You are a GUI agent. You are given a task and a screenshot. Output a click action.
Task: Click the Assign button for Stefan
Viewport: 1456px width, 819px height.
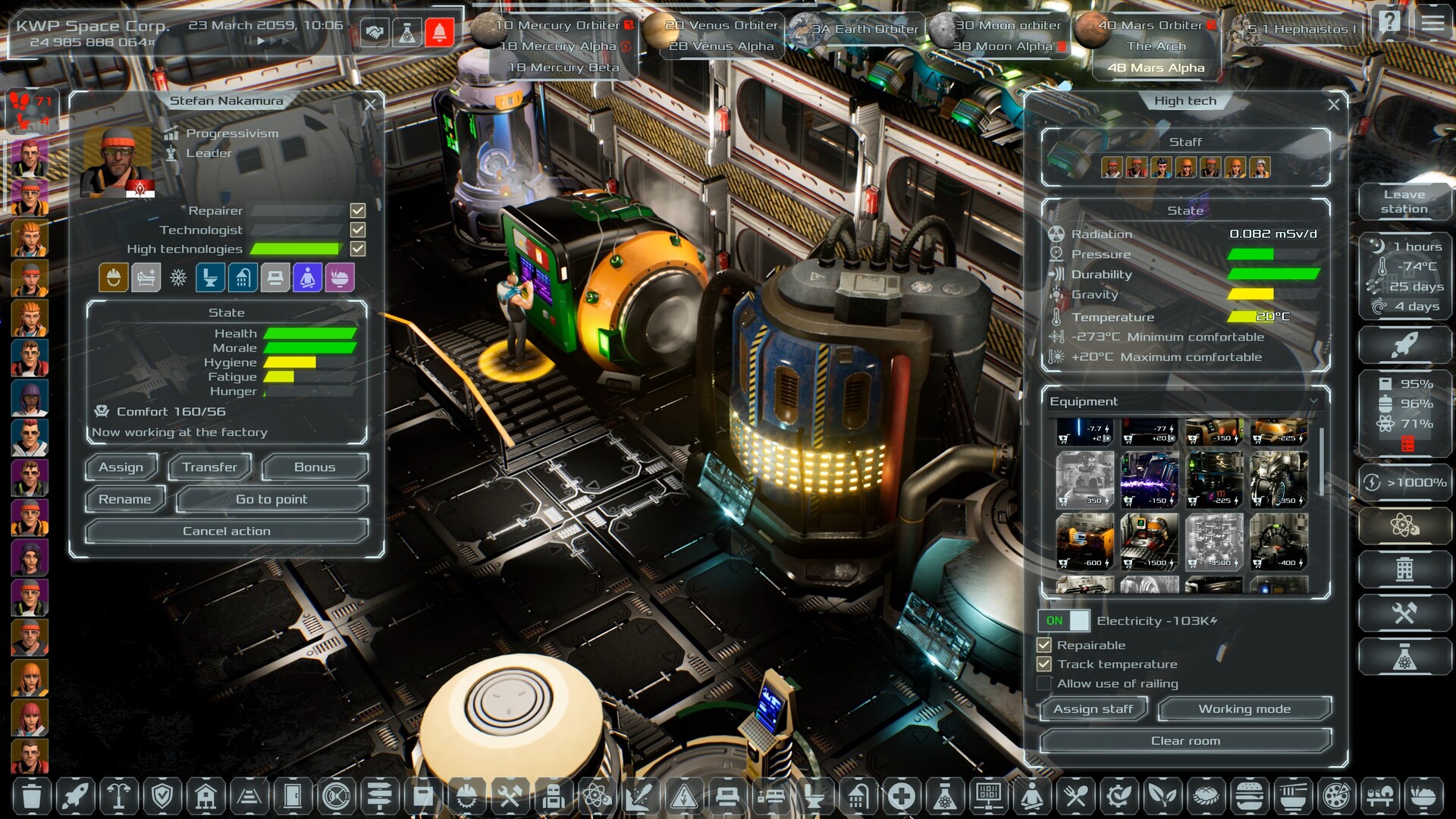coord(121,467)
